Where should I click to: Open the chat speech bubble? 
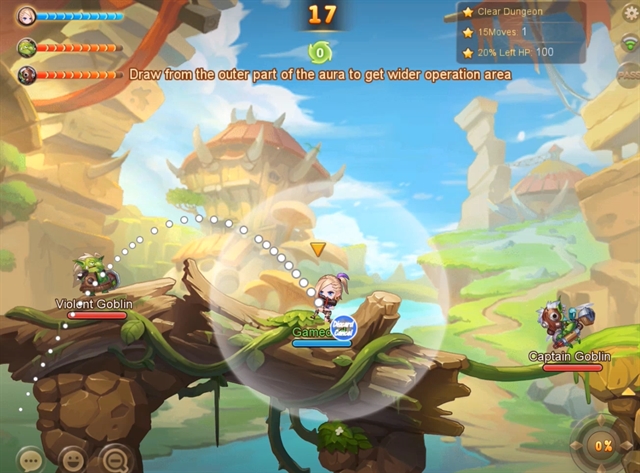(x=30, y=460)
